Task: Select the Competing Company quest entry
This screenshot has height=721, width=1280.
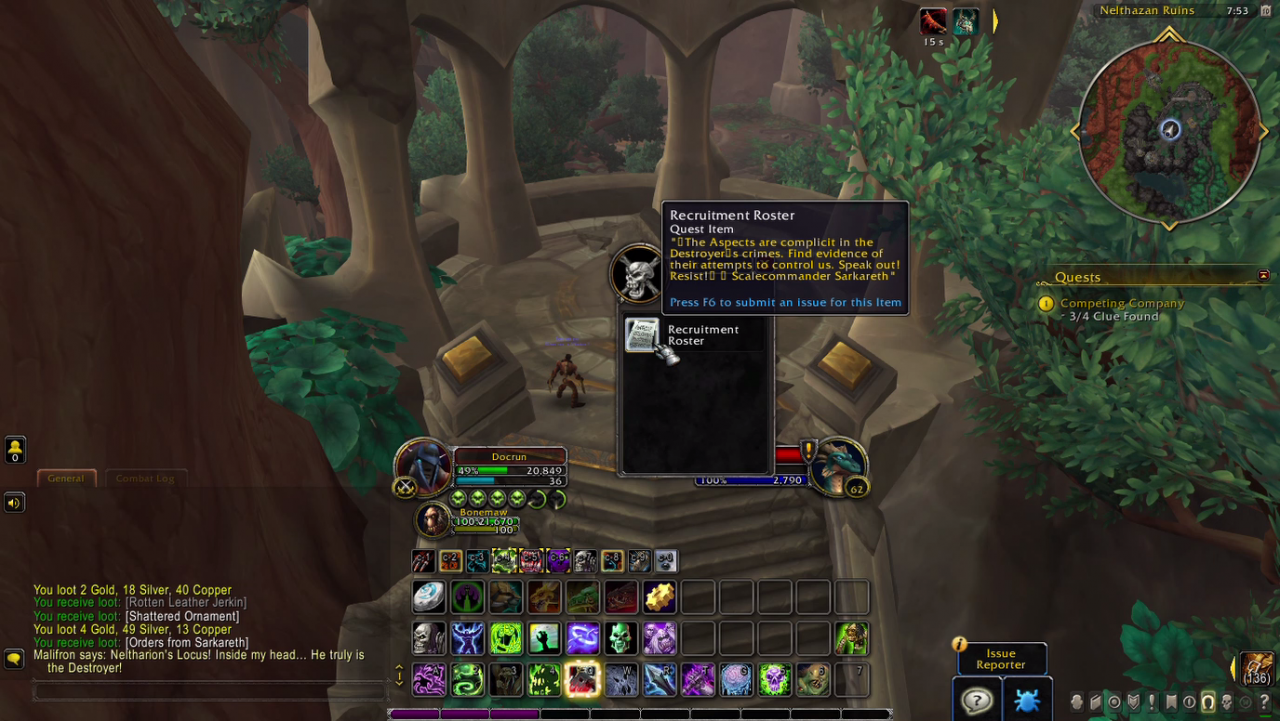Action: click(1121, 303)
